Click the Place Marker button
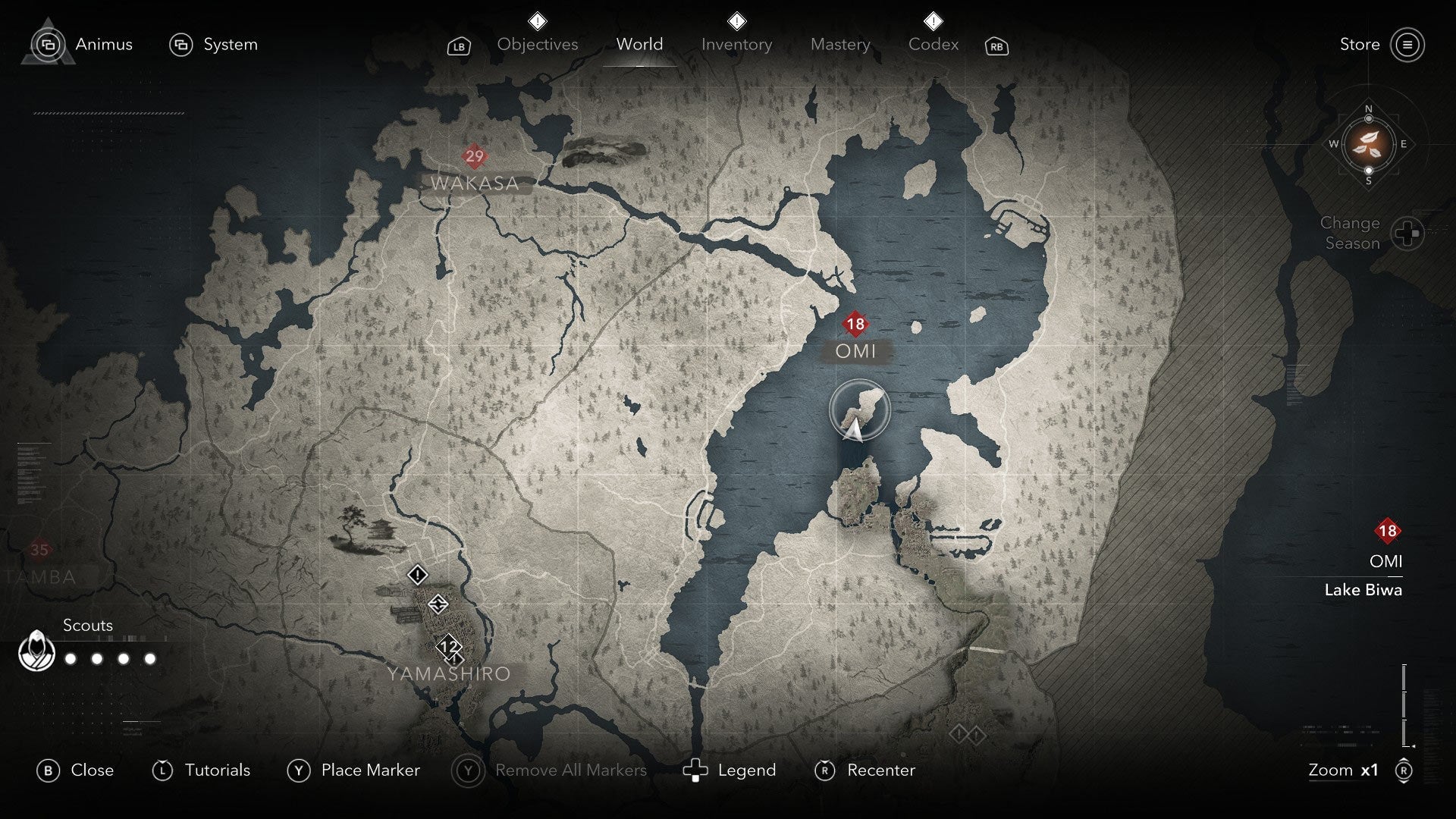Image resolution: width=1456 pixels, height=819 pixels. click(x=370, y=770)
